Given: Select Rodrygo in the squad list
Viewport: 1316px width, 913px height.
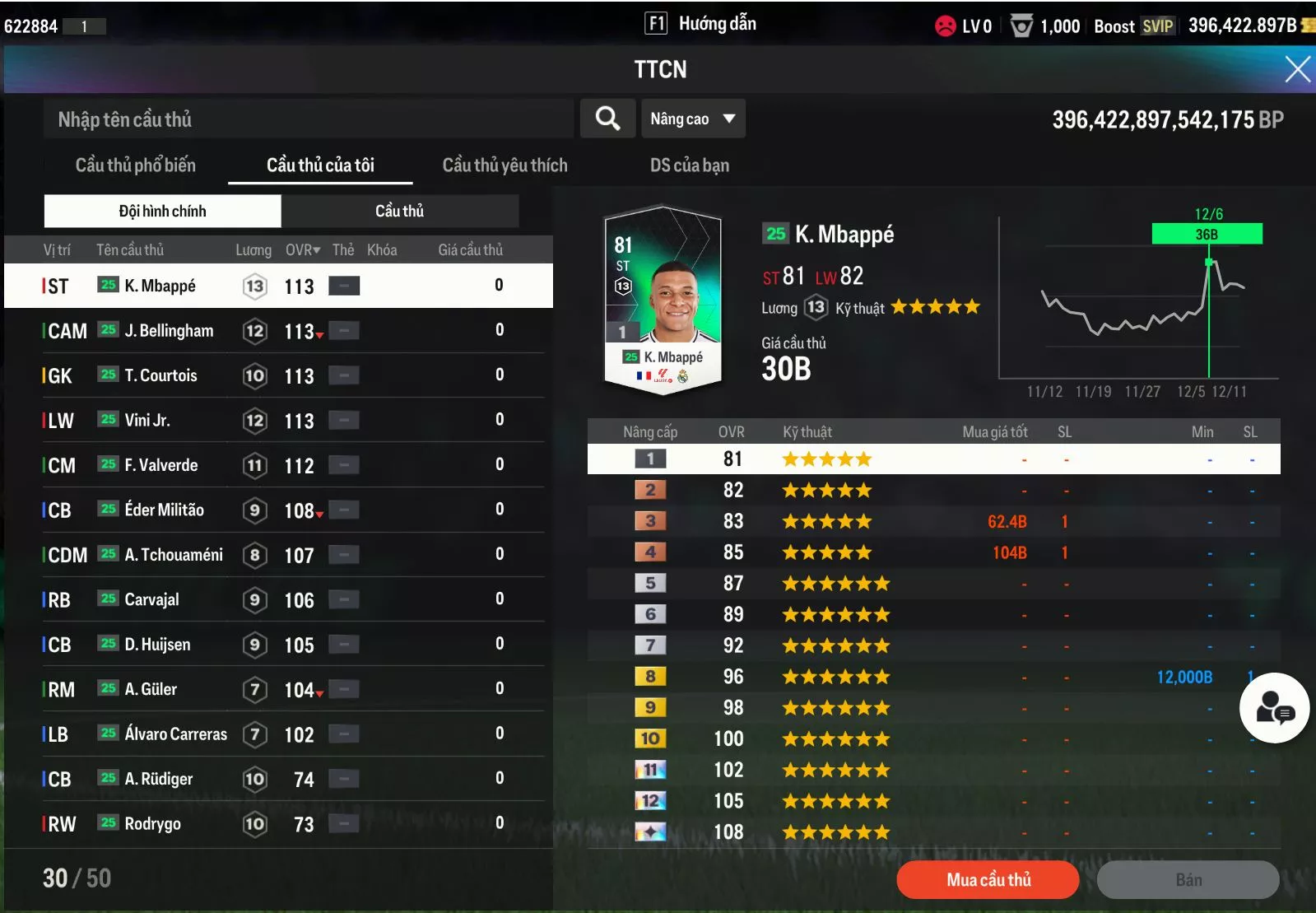Looking at the screenshot, I should [152, 824].
